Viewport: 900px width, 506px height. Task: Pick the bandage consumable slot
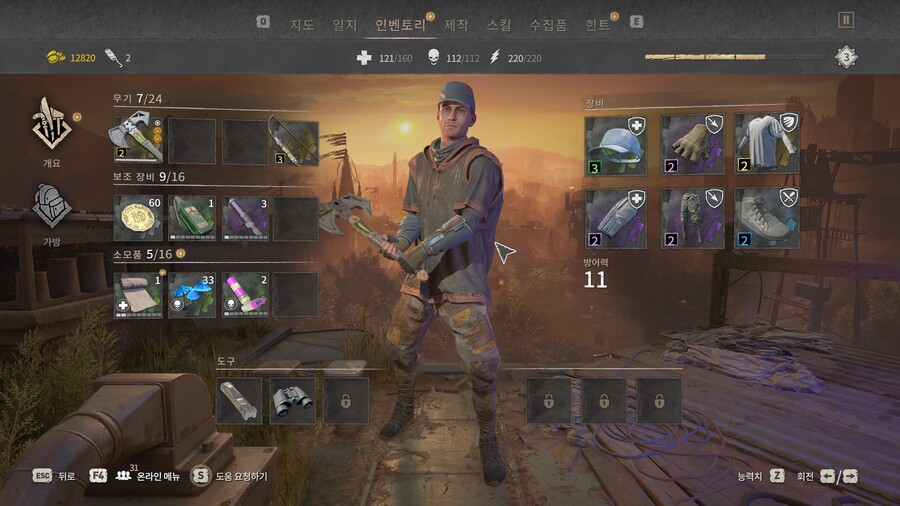pyautogui.click(x=138, y=295)
